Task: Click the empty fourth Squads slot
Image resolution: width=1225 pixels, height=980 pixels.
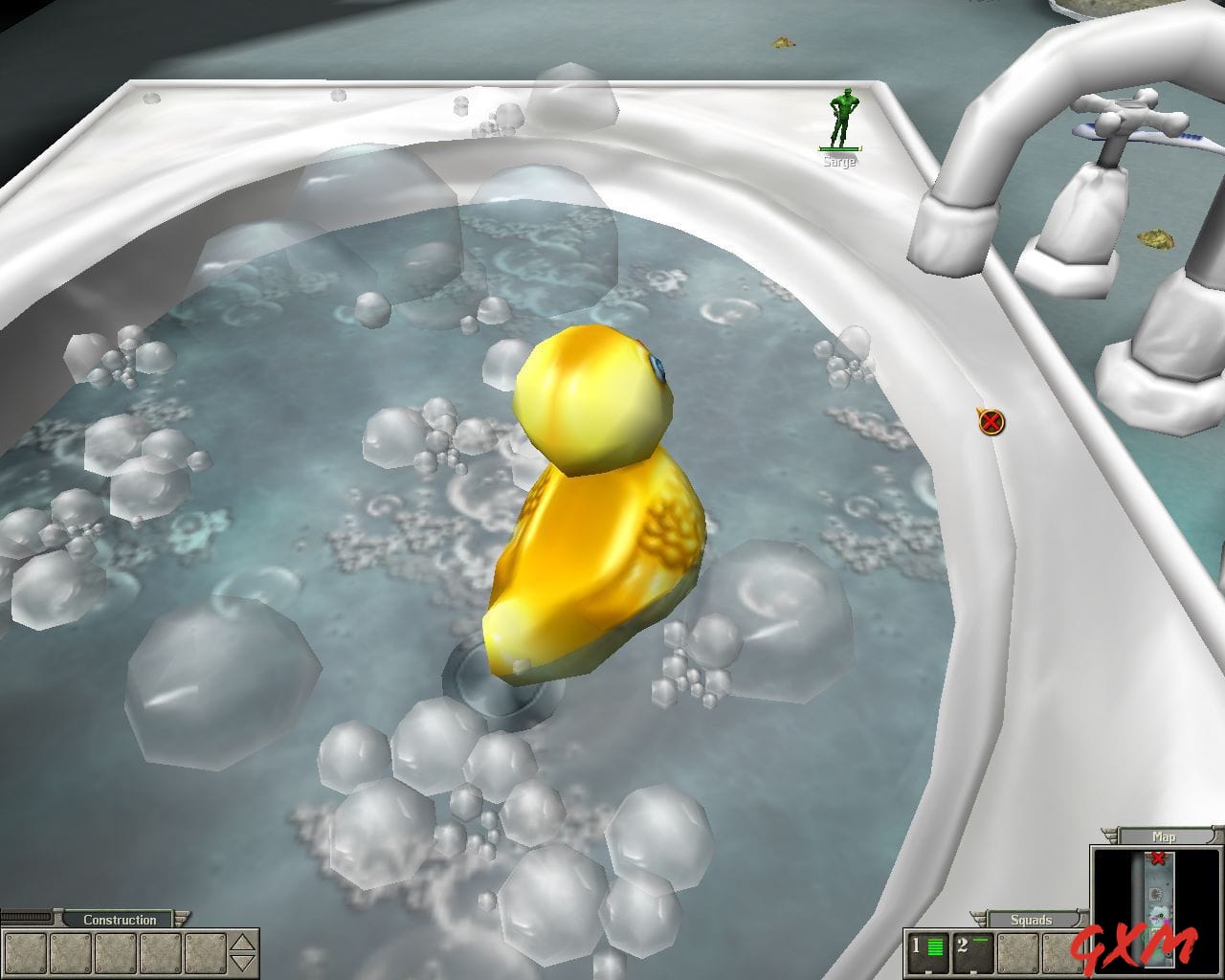Action: point(1062,952)
